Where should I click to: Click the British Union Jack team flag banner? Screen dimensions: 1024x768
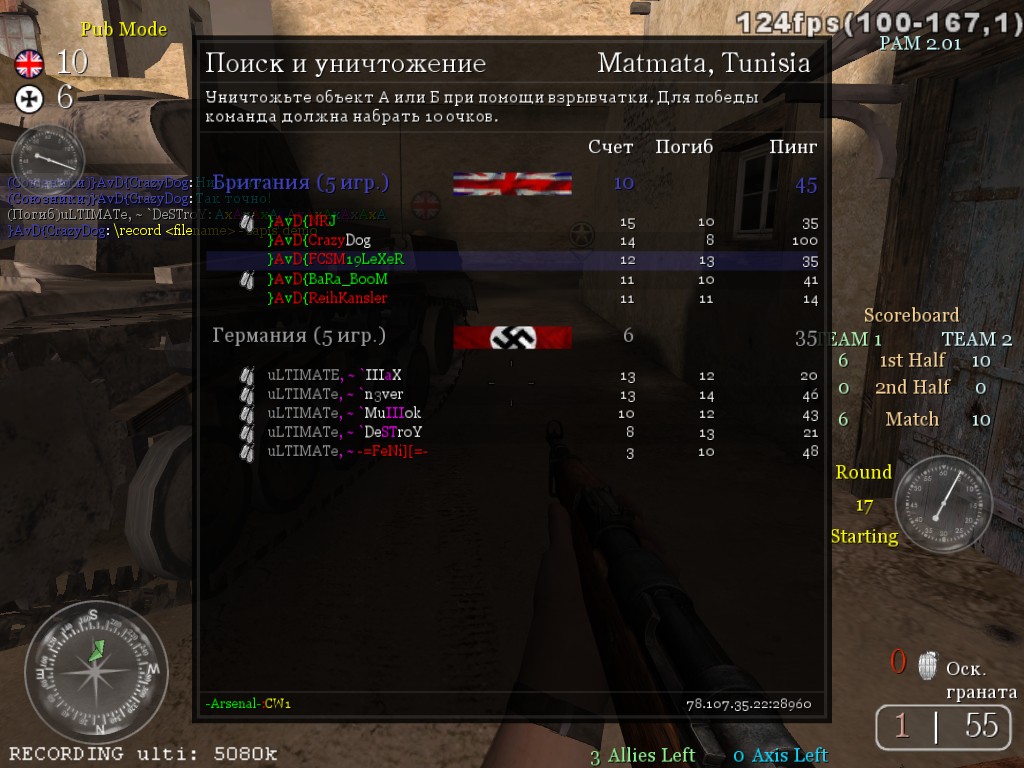[512, 184]
